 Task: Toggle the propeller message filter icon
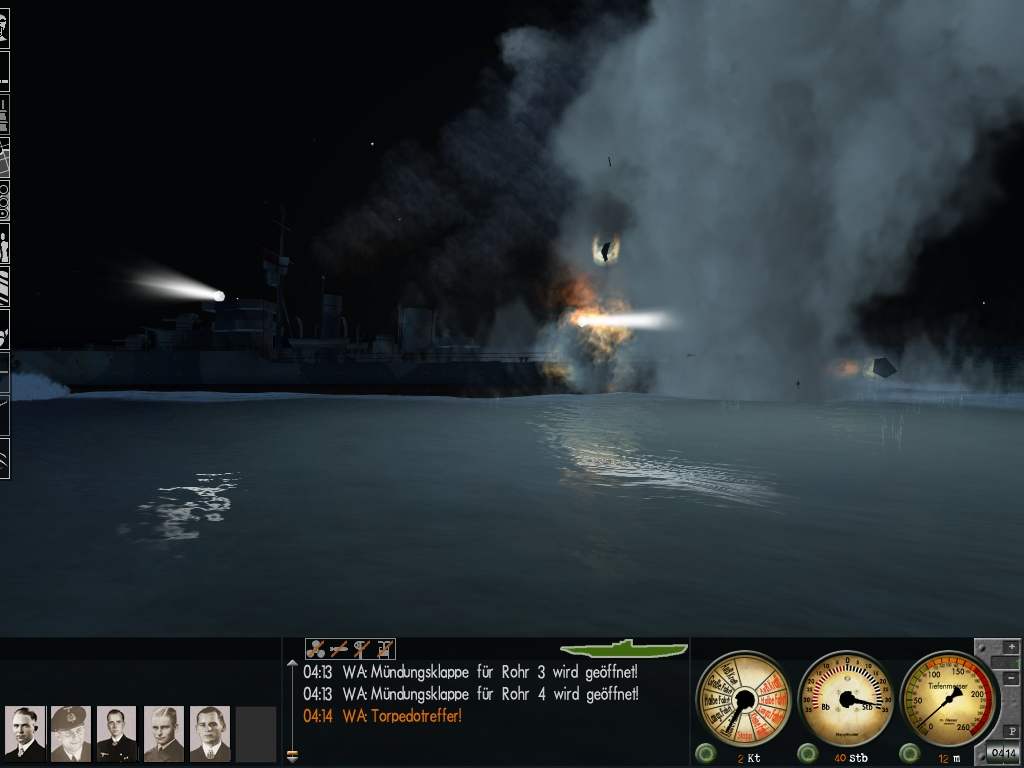316,649
